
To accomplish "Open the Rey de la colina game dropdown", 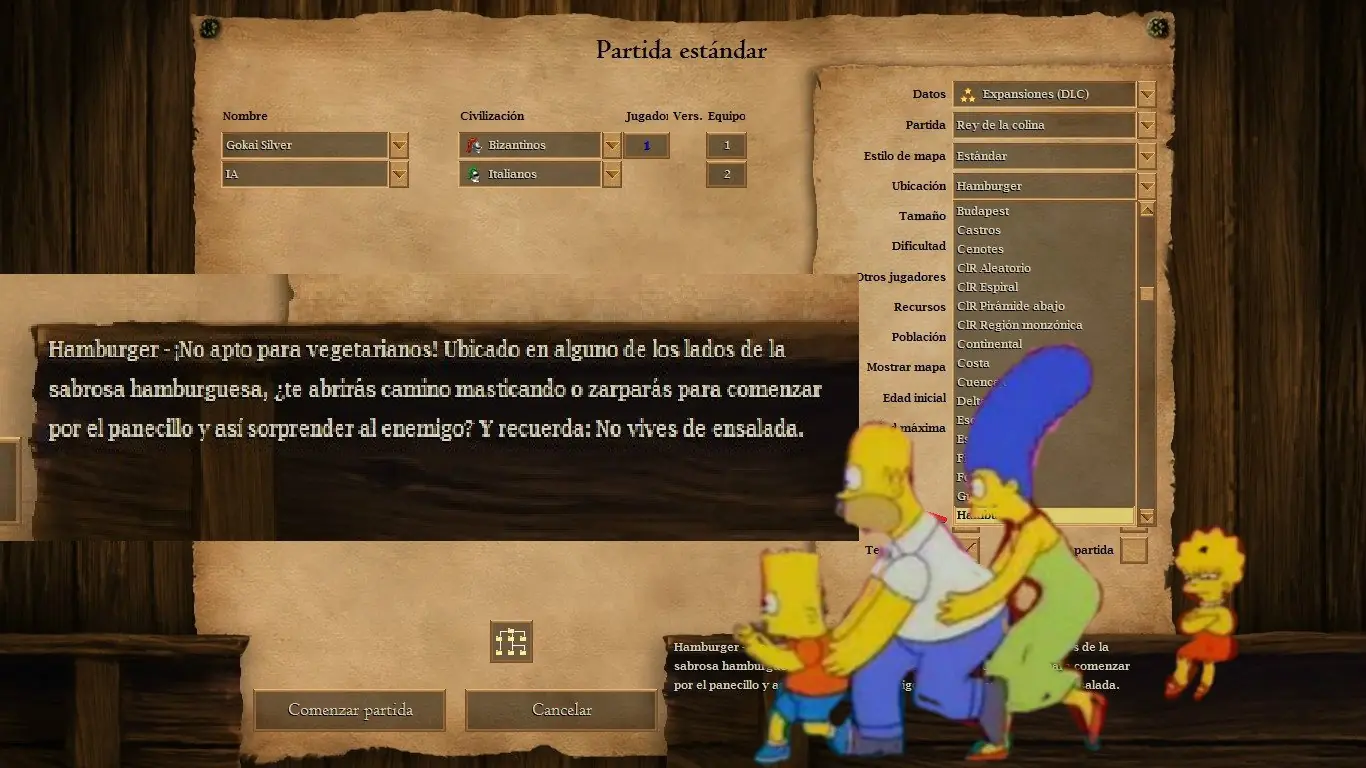I will pyautogui.click(x=1147, y=124).
